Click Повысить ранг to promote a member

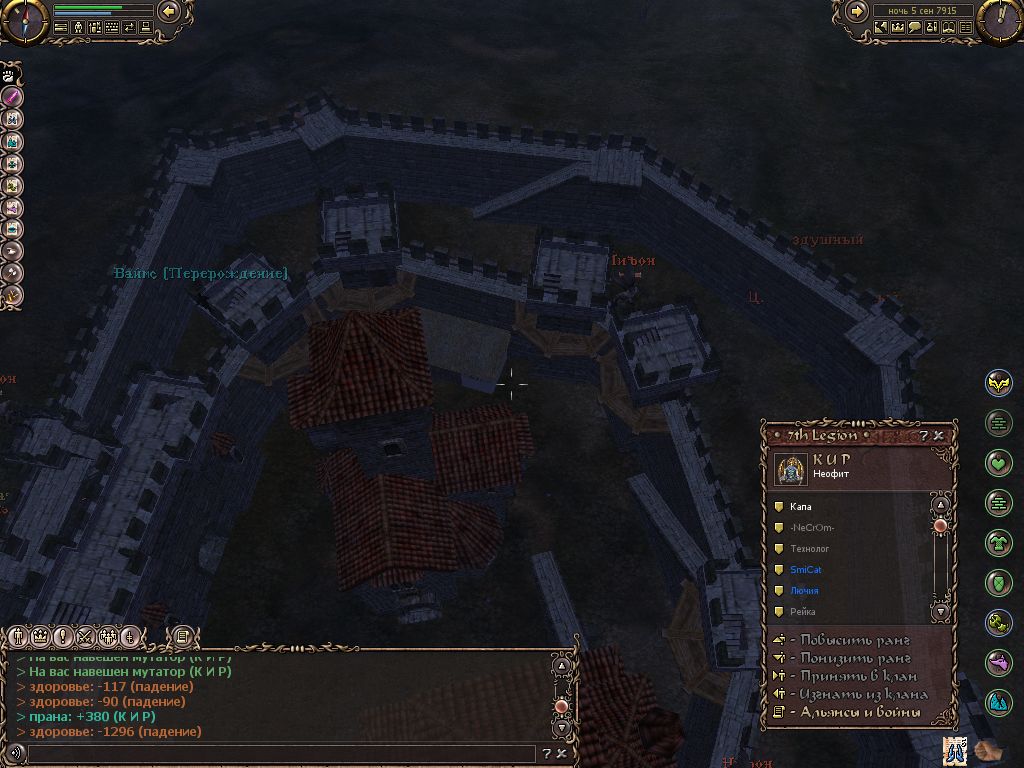pos(850,640)
